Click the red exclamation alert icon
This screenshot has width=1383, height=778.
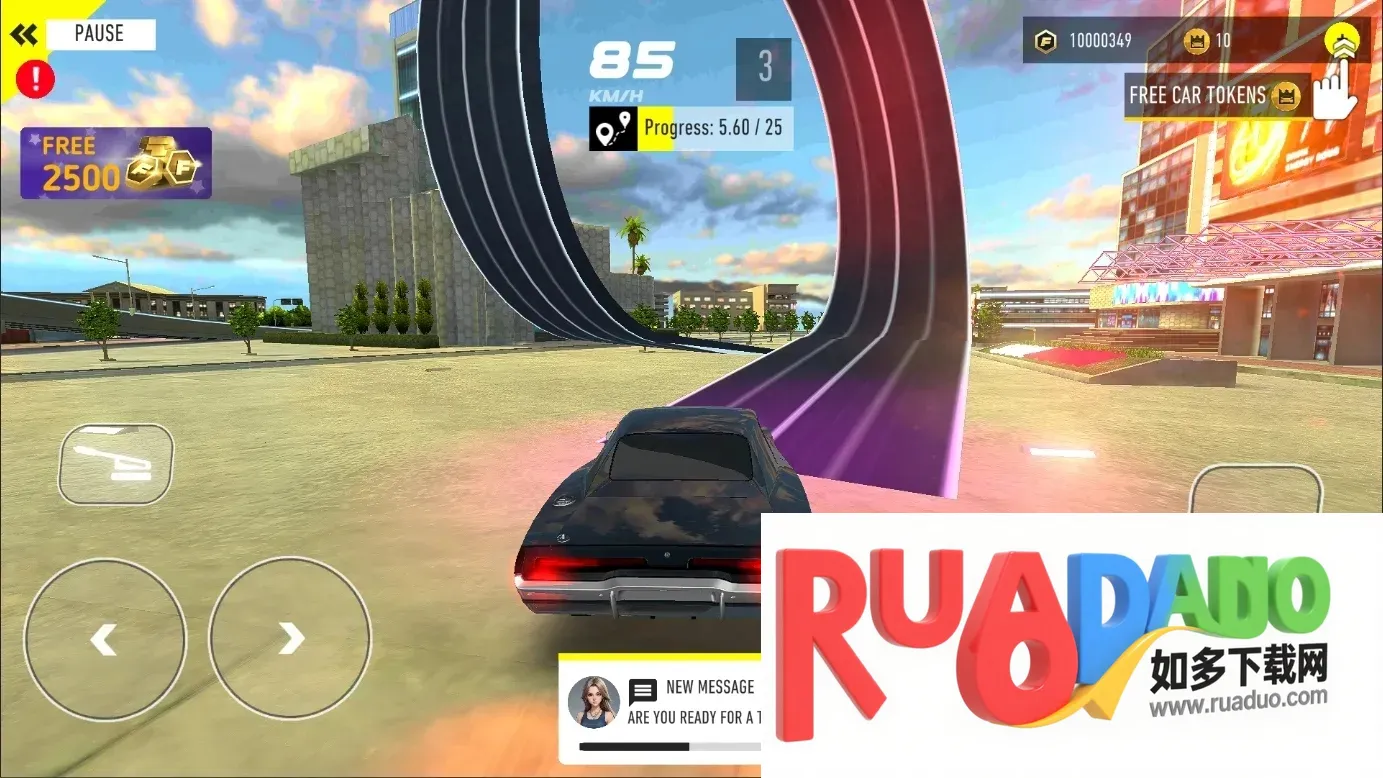[37, 78]
